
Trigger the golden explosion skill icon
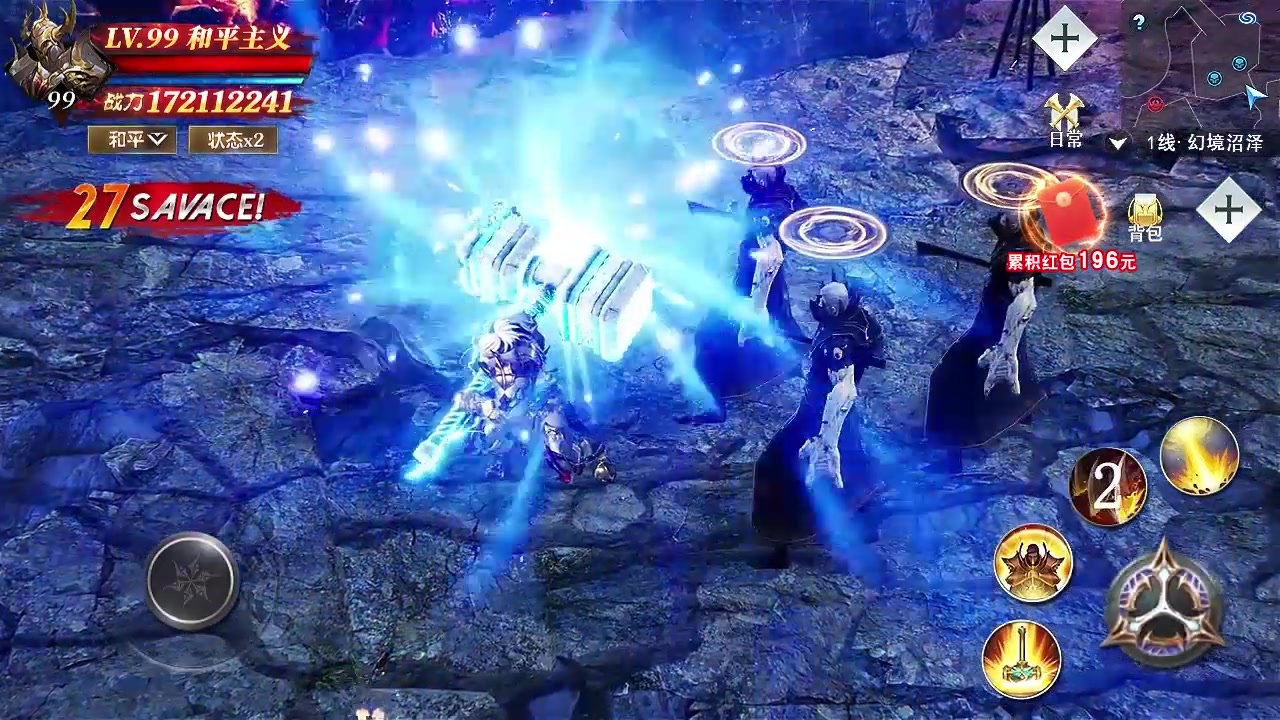[x=1197, y=455]
